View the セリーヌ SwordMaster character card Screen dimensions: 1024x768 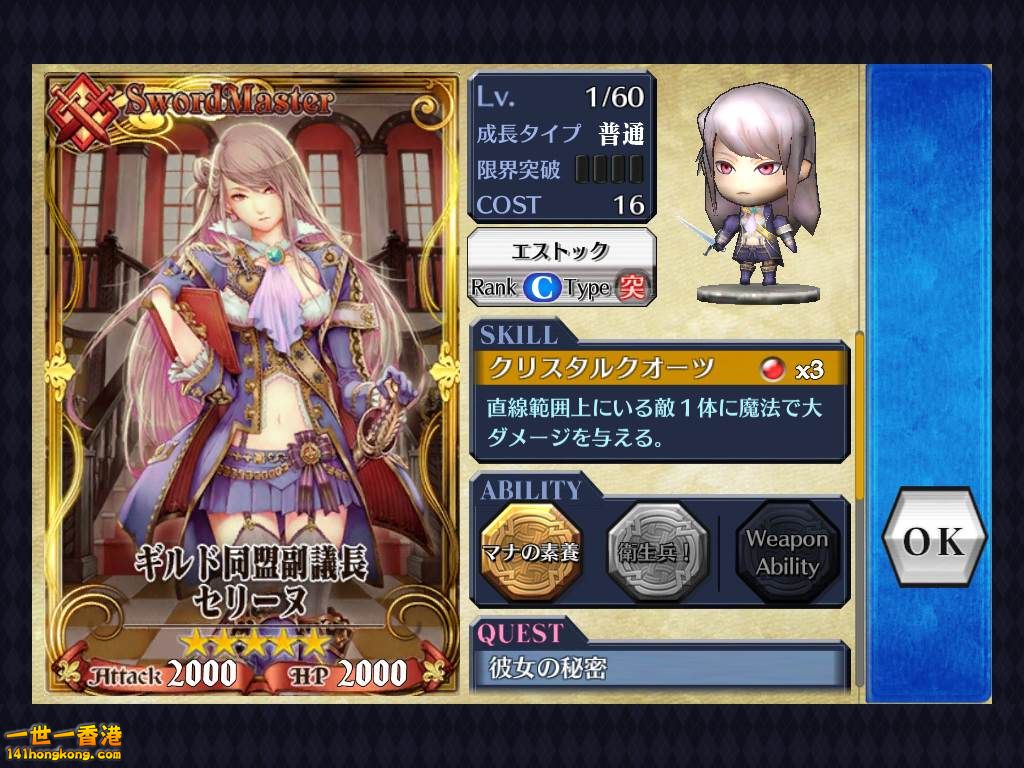pos(250,385)
